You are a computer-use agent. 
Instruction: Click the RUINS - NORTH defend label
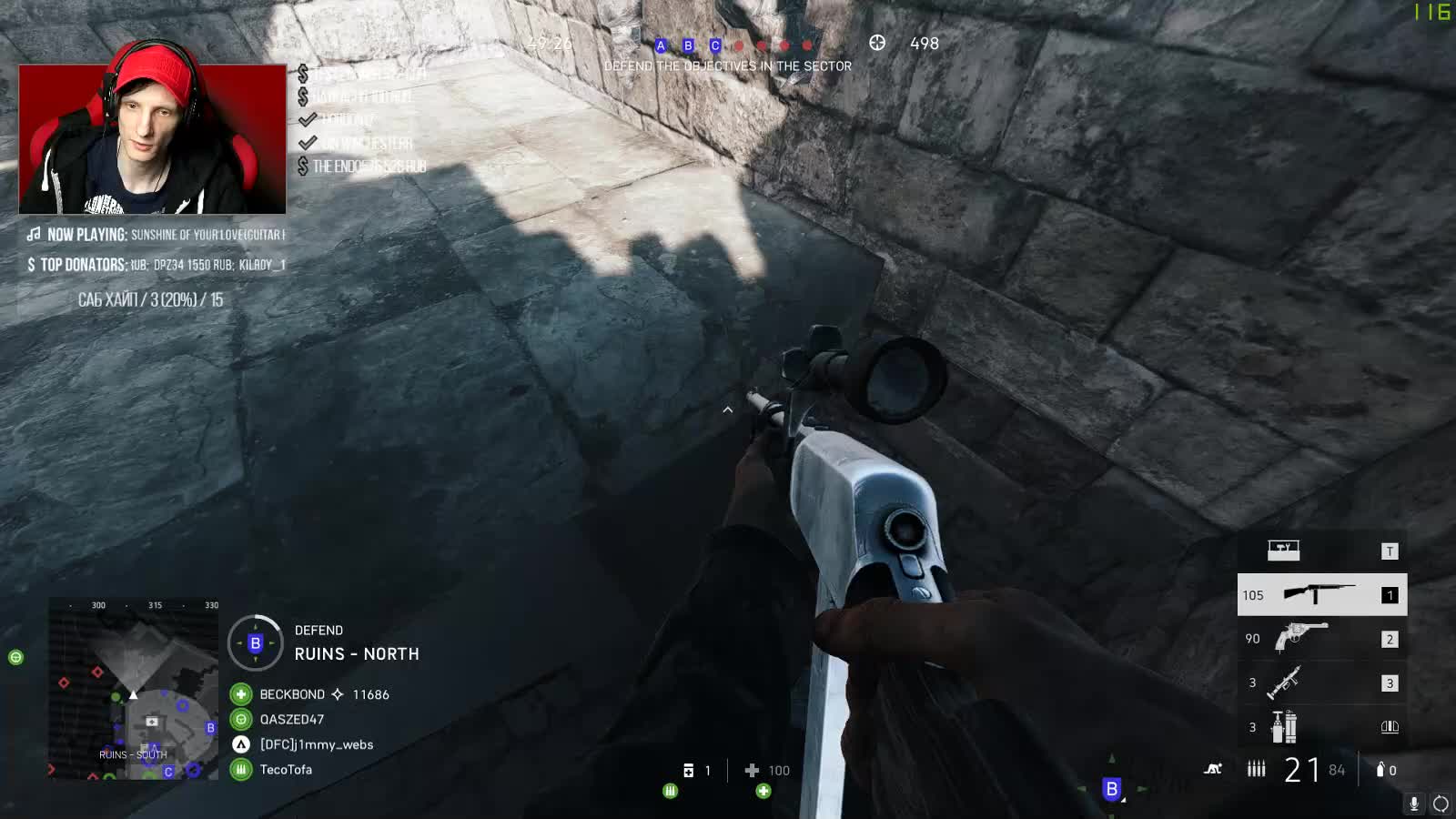click(355, 653)
